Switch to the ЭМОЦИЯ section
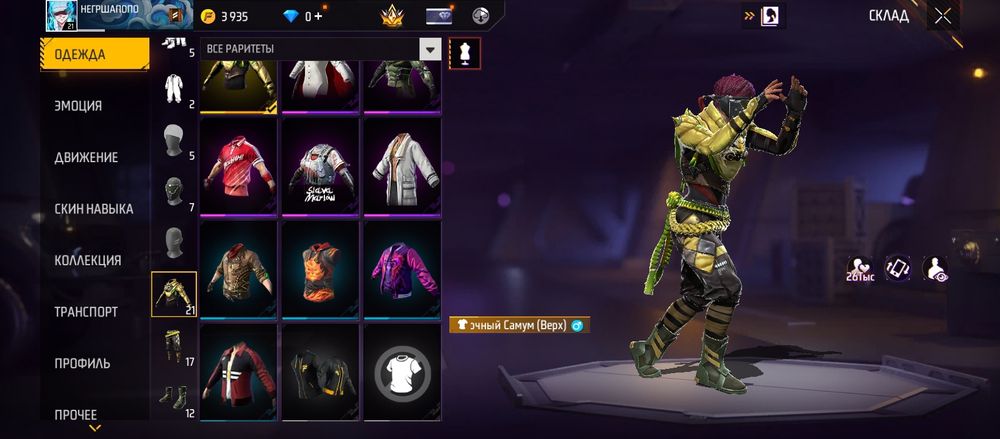 click(x=78, y=106)
